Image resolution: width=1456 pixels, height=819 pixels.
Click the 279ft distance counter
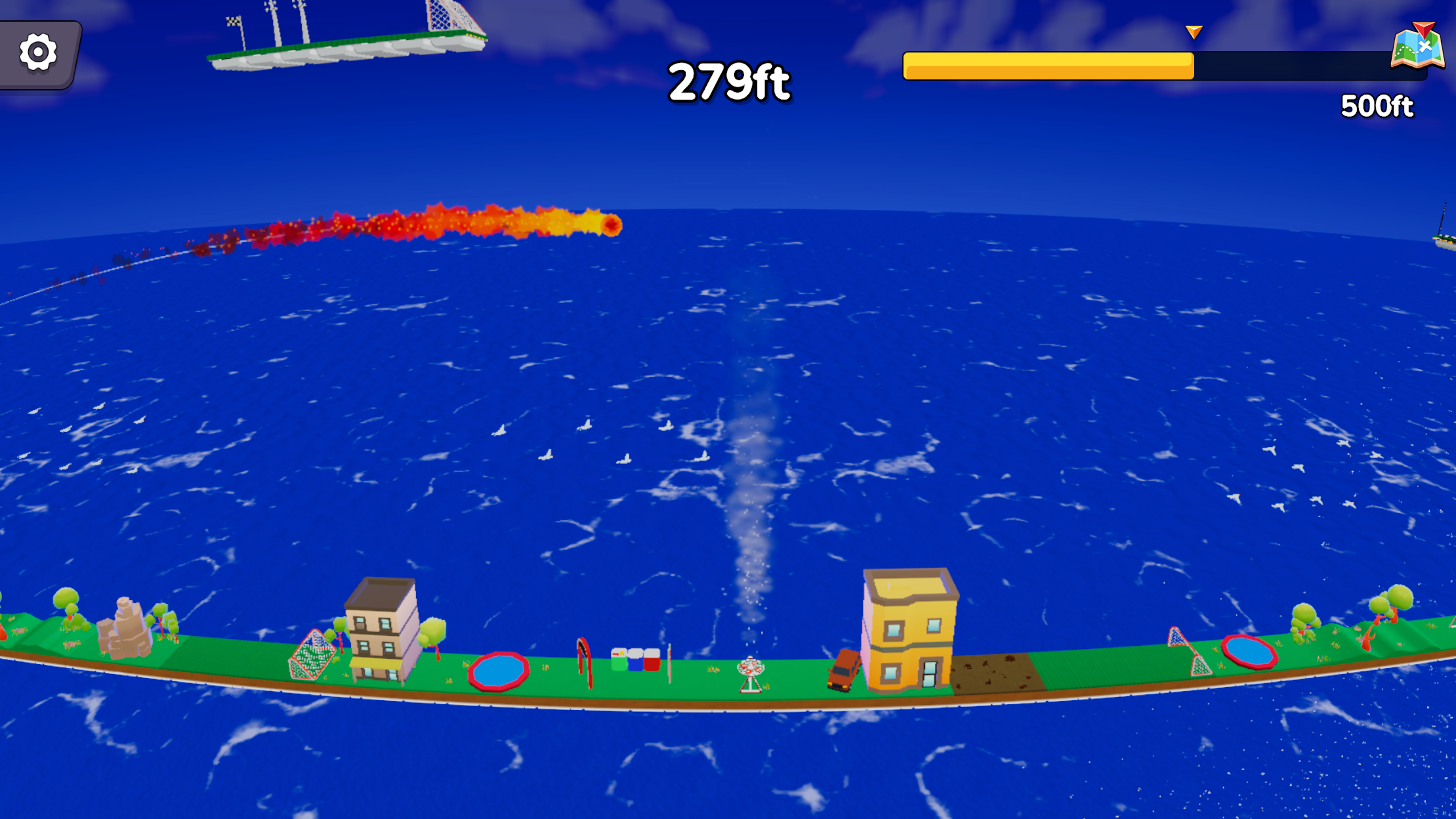[x=730, y=80]
